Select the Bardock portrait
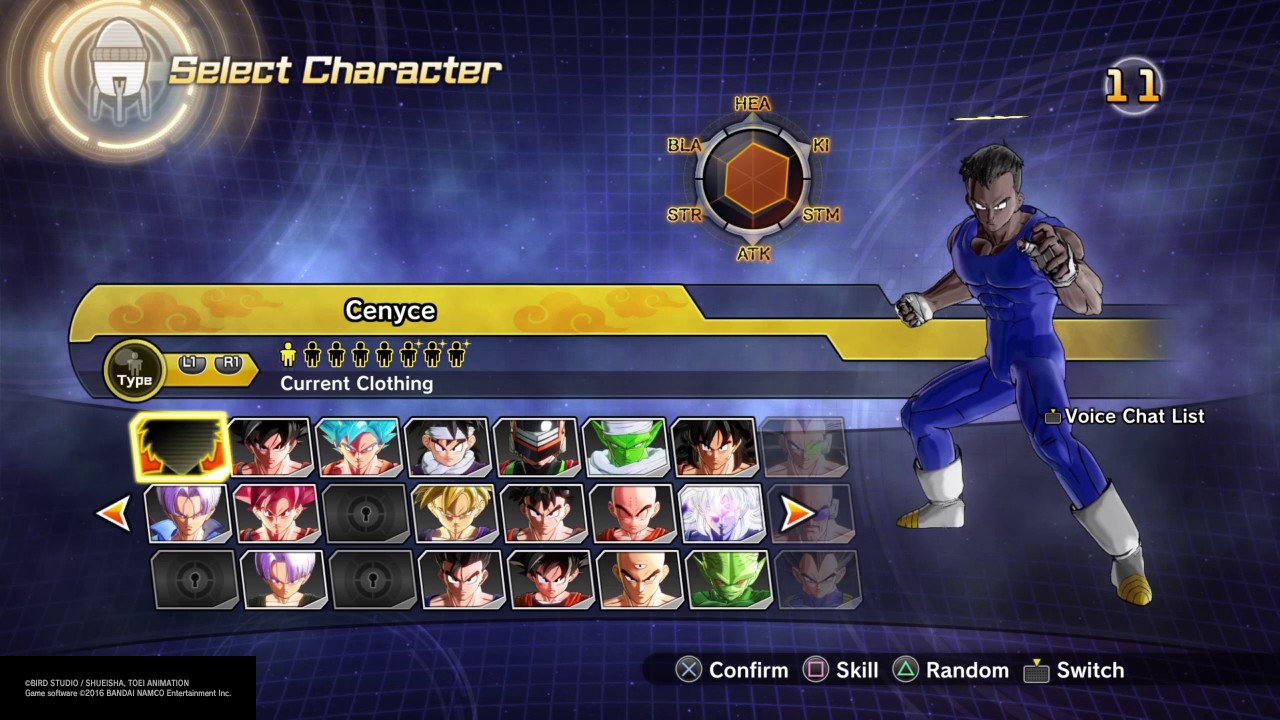This screenshot has width=1280, height=720. point(714,447)
